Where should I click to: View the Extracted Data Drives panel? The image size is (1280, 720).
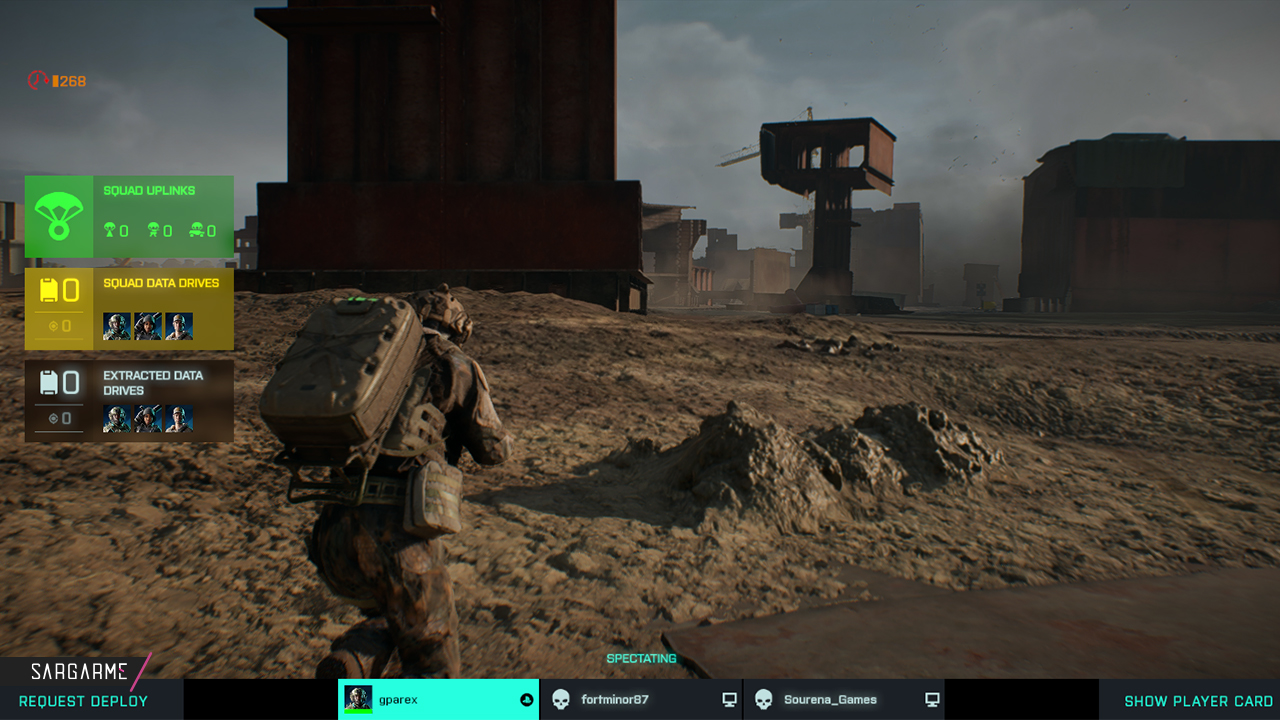click(129, 401)
